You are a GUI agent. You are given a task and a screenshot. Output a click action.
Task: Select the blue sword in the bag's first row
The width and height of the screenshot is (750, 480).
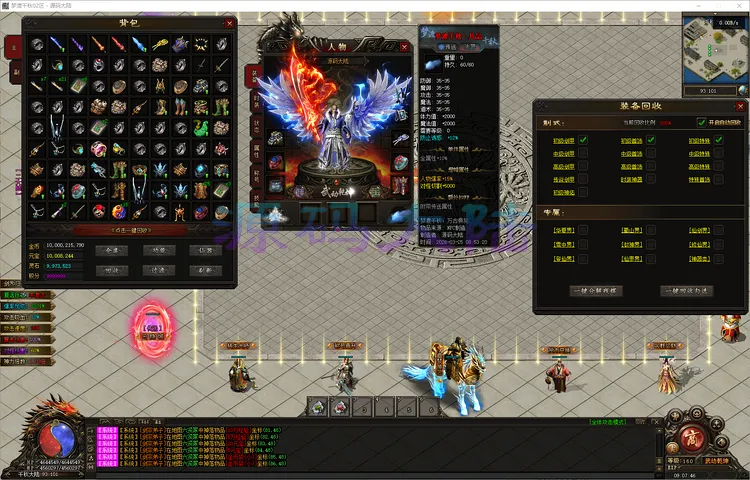pyautogui.click(x=57, y=44)
